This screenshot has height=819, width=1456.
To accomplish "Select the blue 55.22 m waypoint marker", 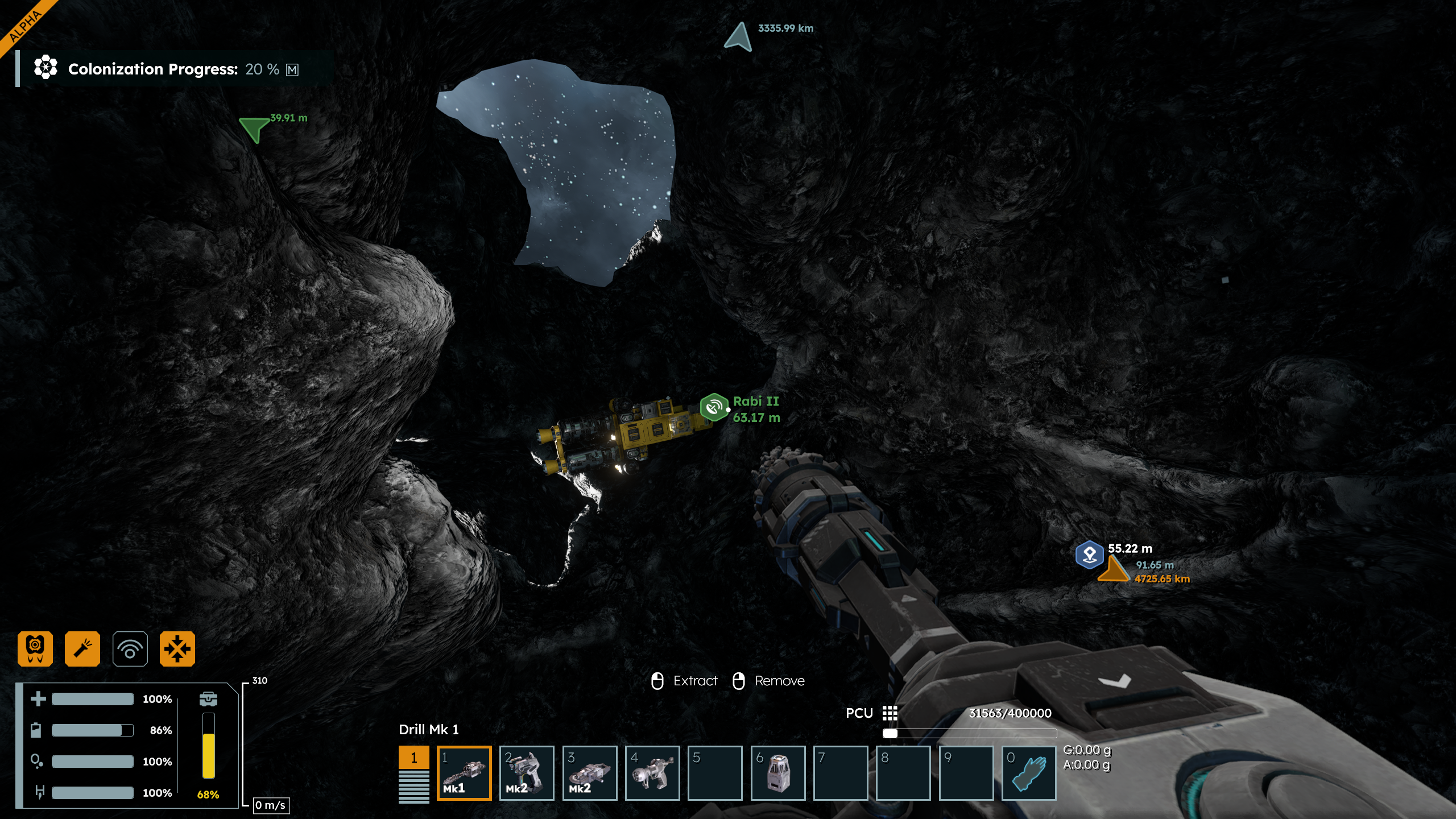I will [1089, 555].
